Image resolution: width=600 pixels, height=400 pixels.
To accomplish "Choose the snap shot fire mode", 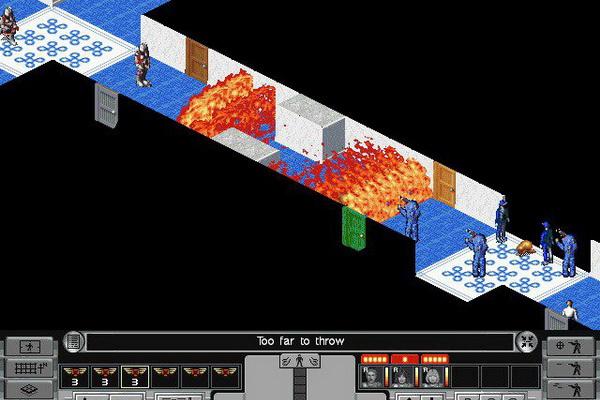I will tap(570, 368).
